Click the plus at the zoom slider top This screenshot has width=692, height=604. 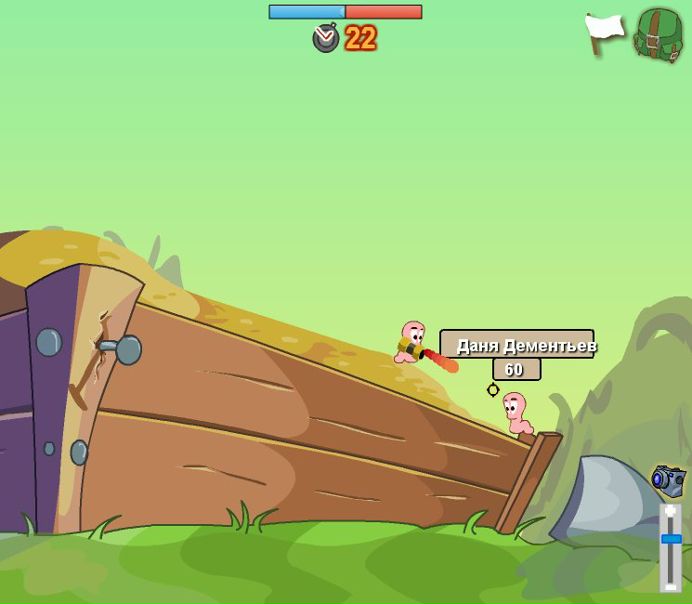pos(671,512)
